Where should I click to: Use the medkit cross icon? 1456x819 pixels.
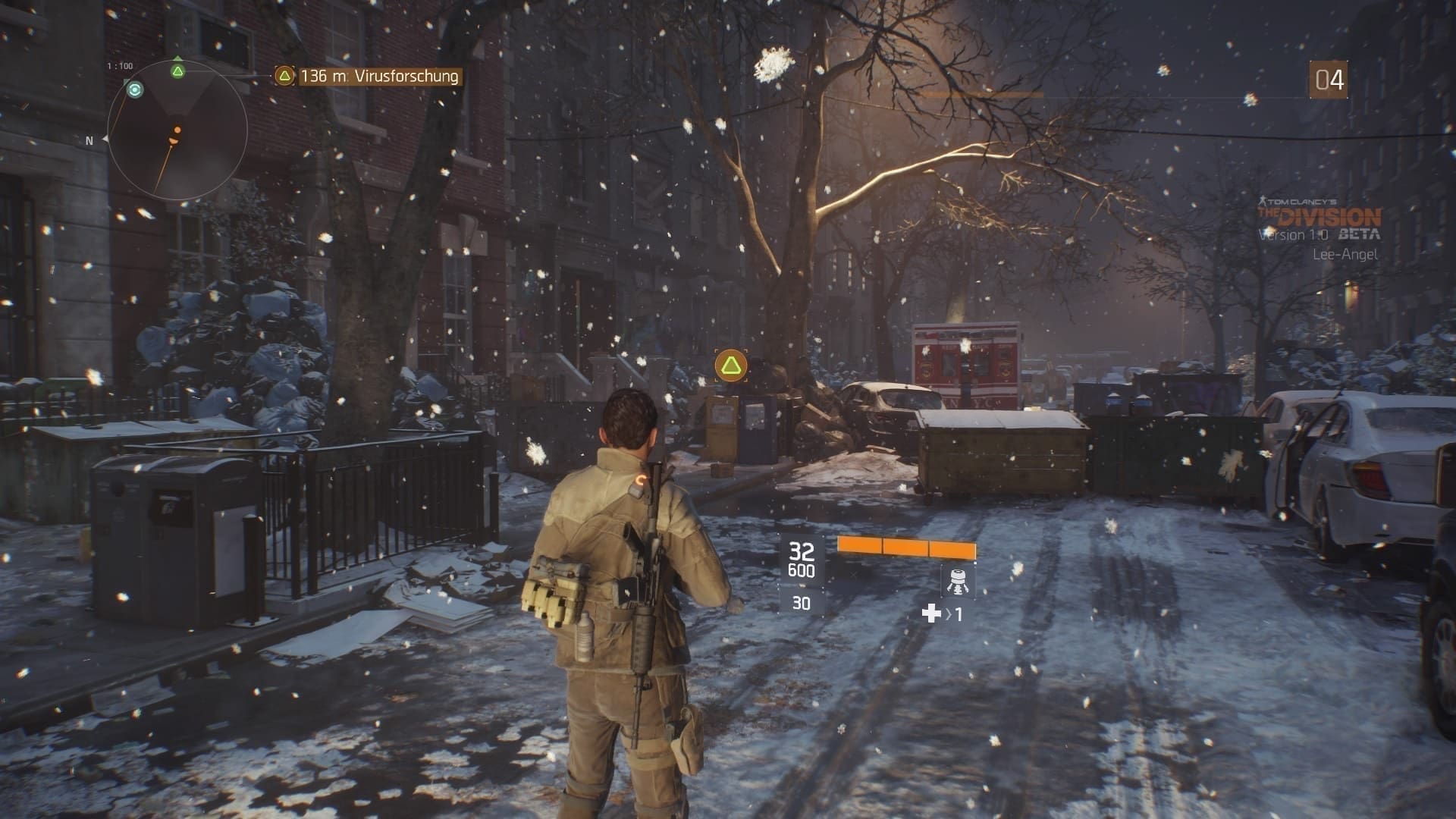pyautogui.click(x=931, y=613)
